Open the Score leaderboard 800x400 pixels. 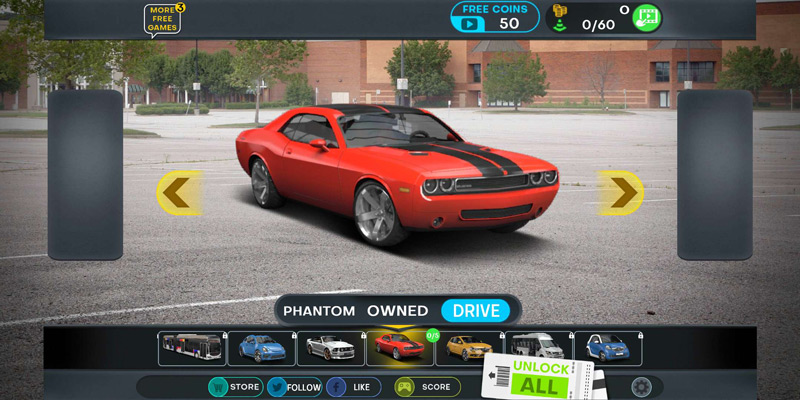[427, 387]
